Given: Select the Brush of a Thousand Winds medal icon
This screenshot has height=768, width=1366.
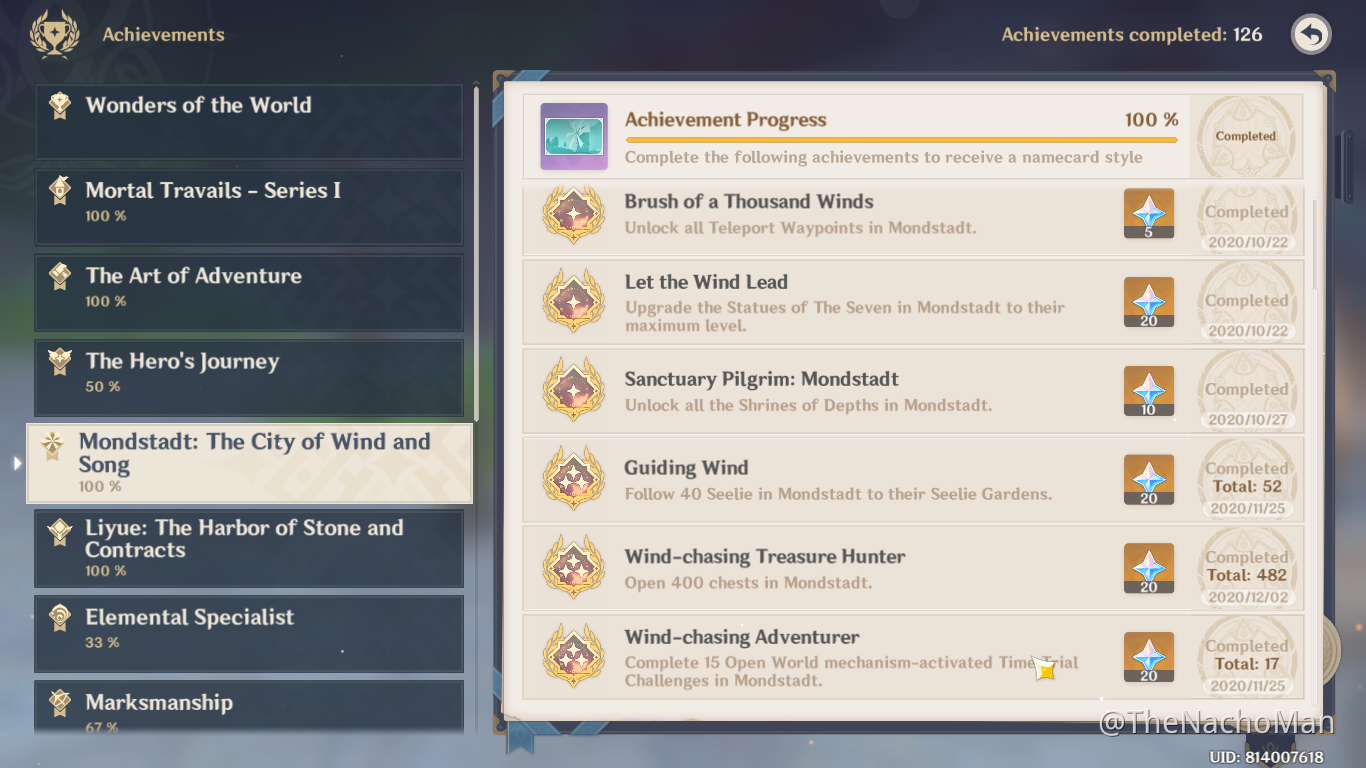Looking at the screenshot, I should pos(574,213).
